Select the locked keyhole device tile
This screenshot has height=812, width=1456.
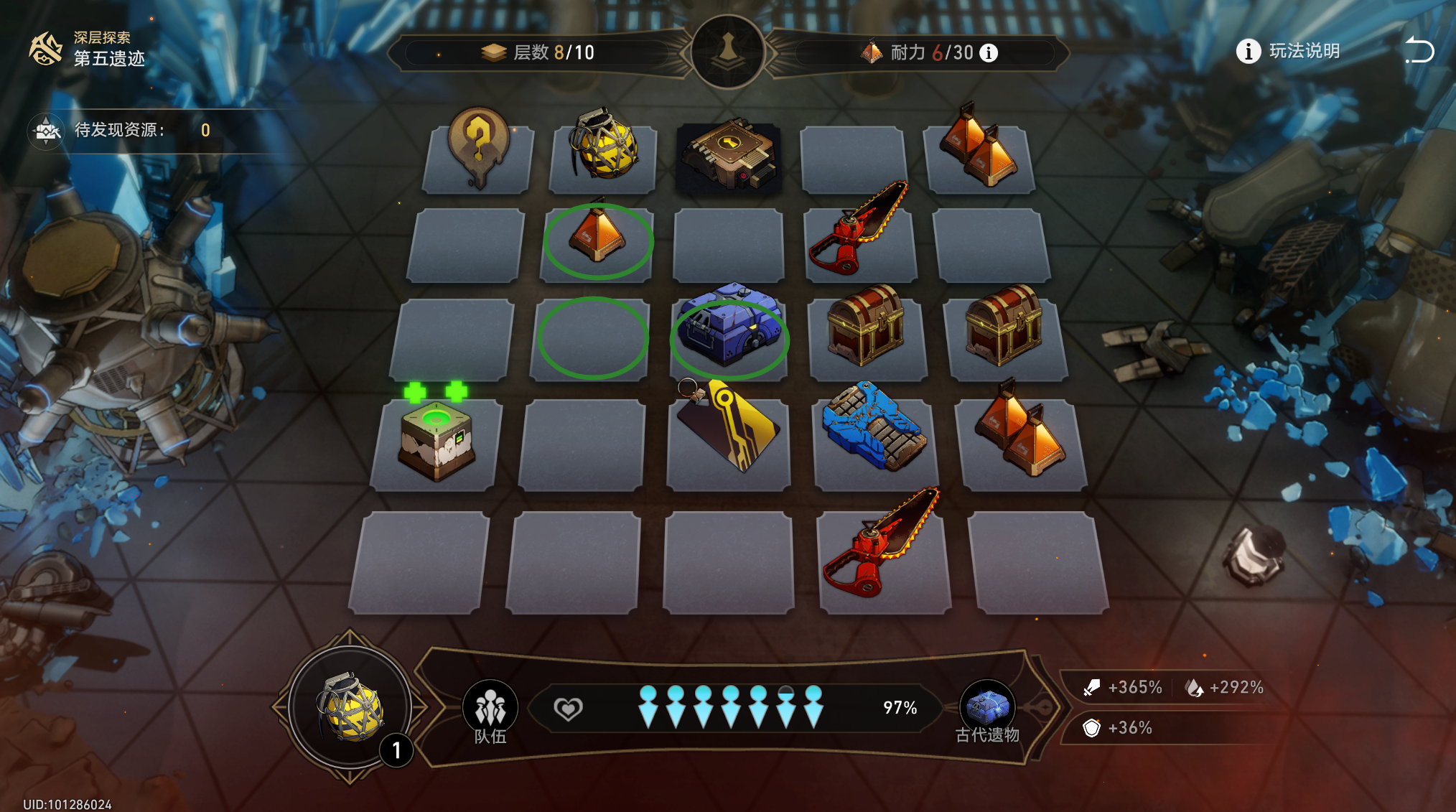coord(728,156)
